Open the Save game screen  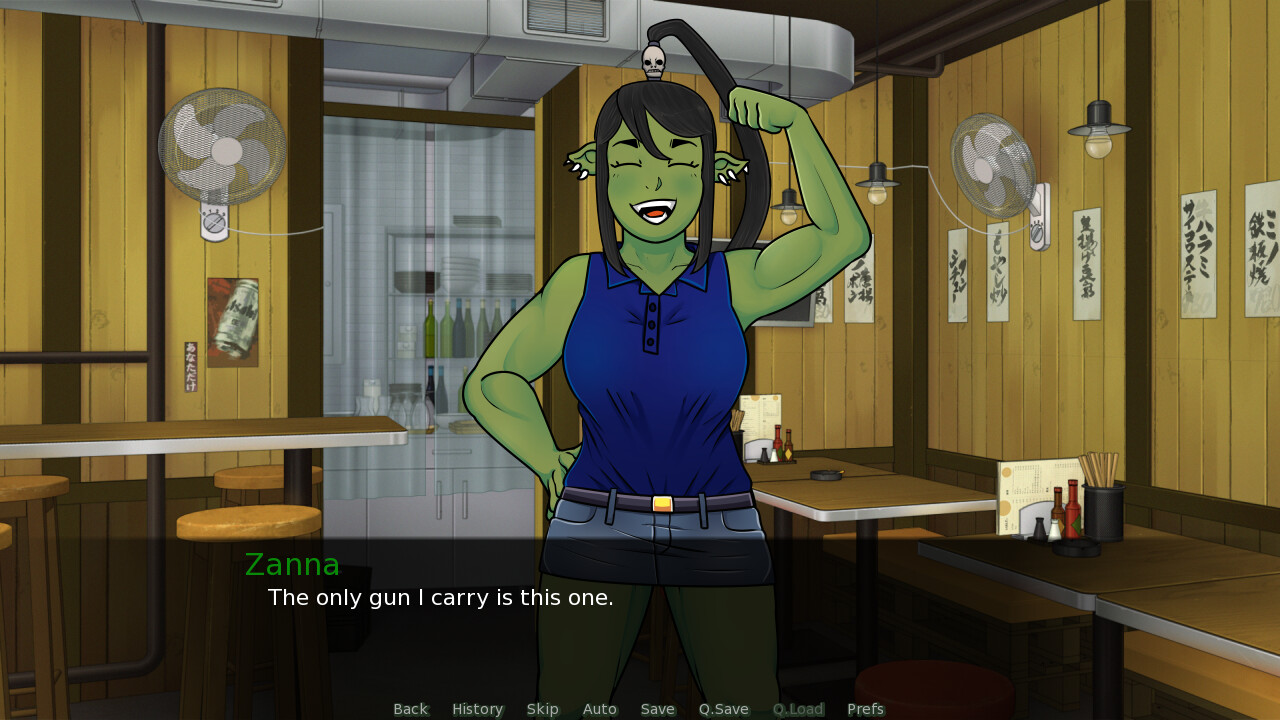657,709
